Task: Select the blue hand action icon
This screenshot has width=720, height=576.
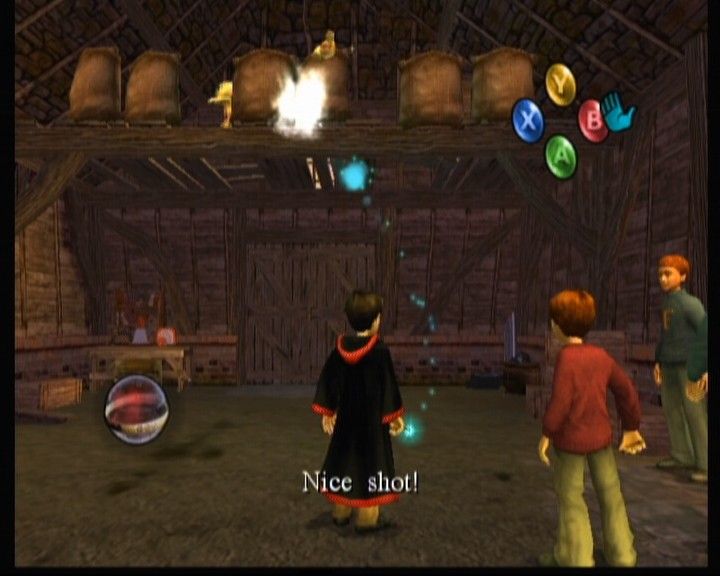Action: coord(620,113)
